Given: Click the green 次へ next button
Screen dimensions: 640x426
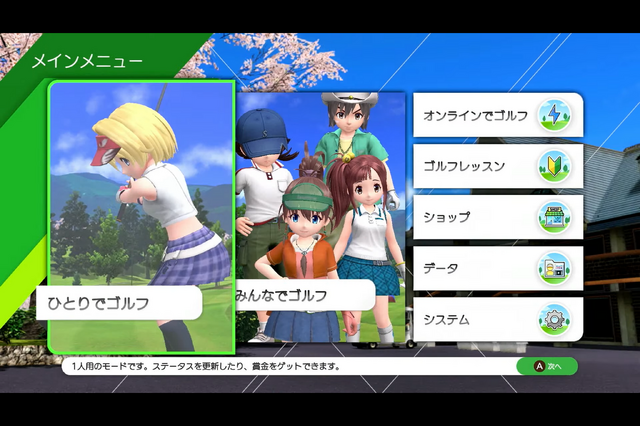Looking at the screenshot, I should point(547,366).
